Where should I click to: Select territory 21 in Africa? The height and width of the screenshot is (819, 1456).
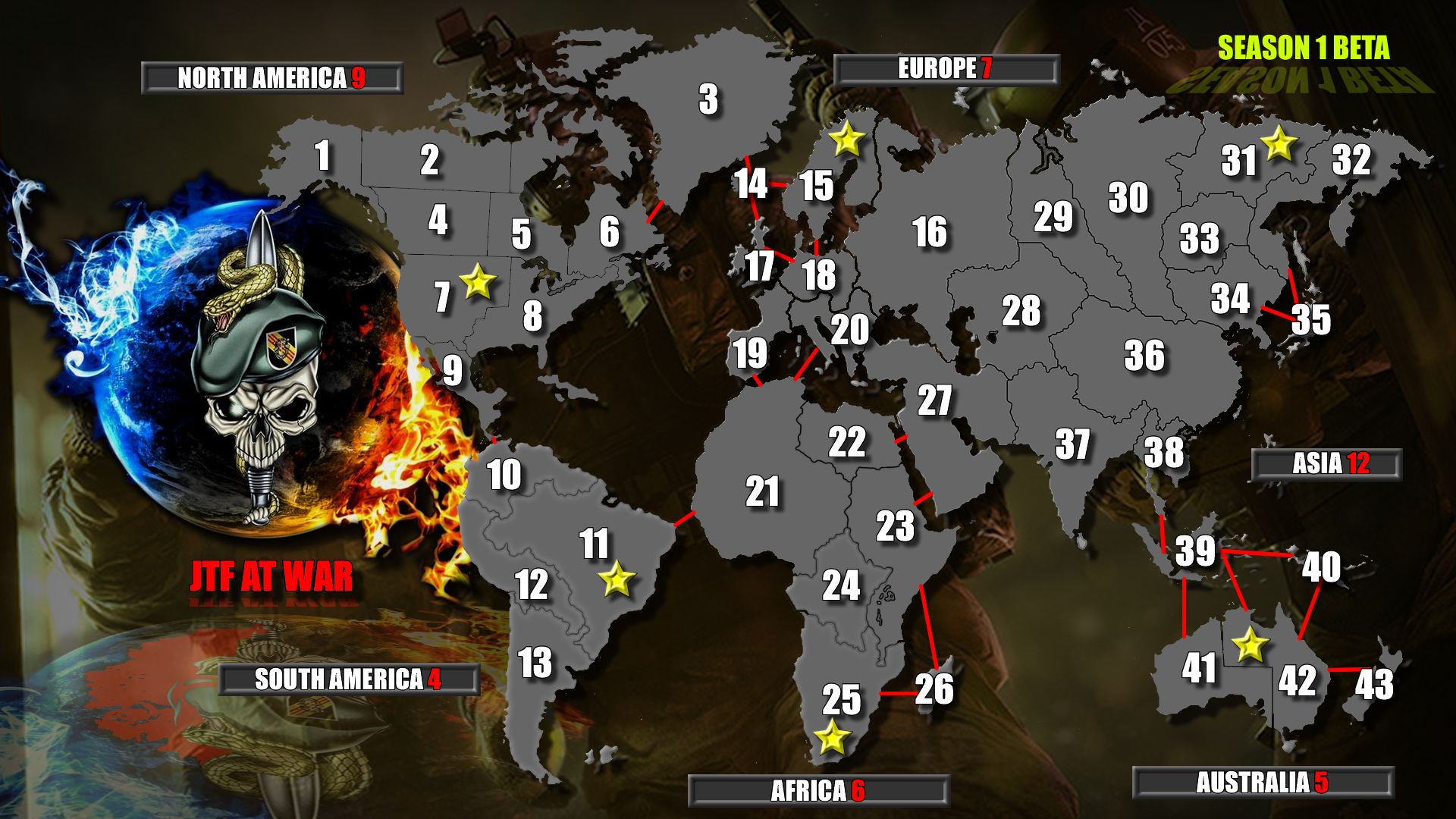tap(762, 492)
